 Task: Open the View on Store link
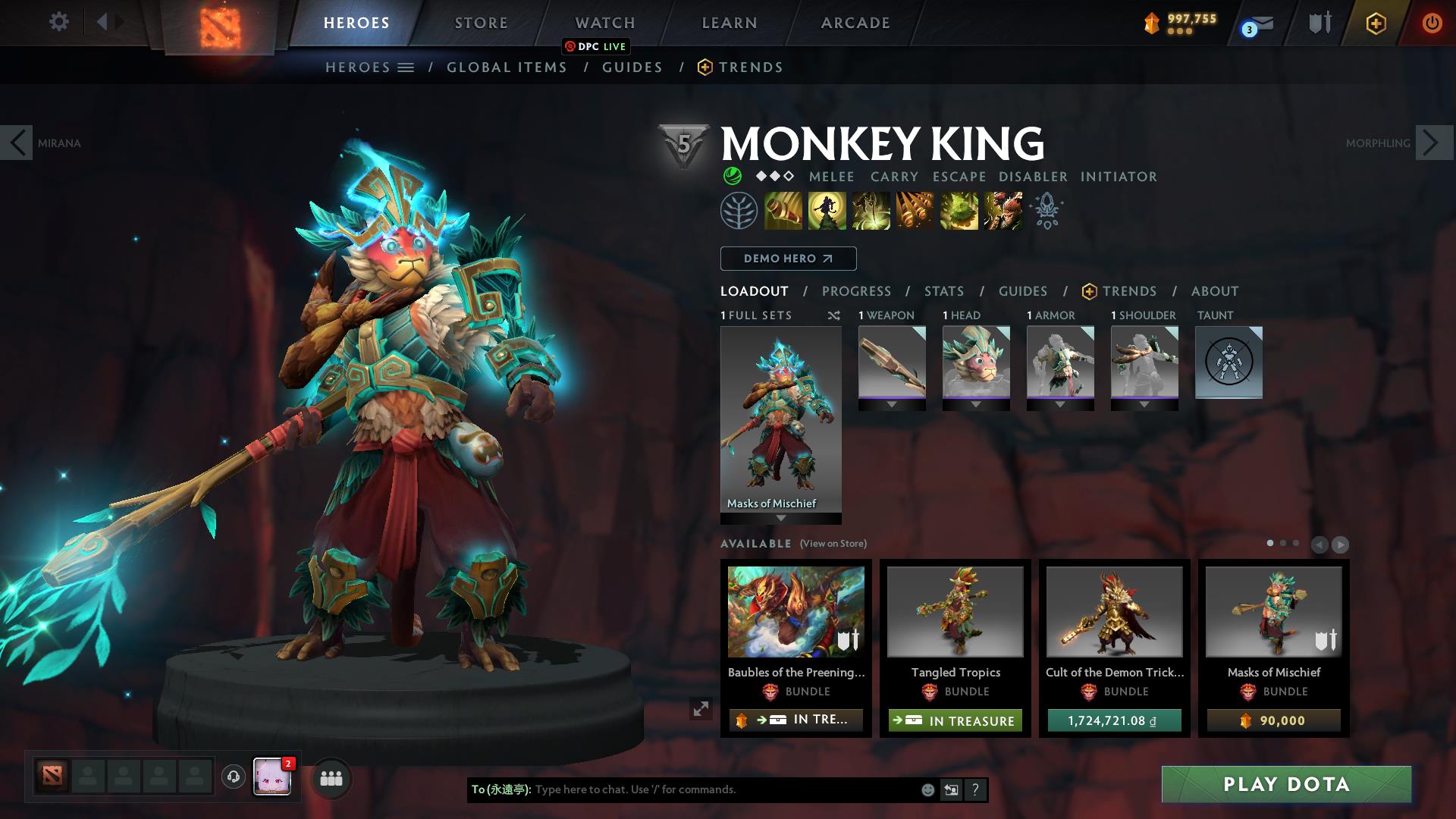tap(833, 544)
